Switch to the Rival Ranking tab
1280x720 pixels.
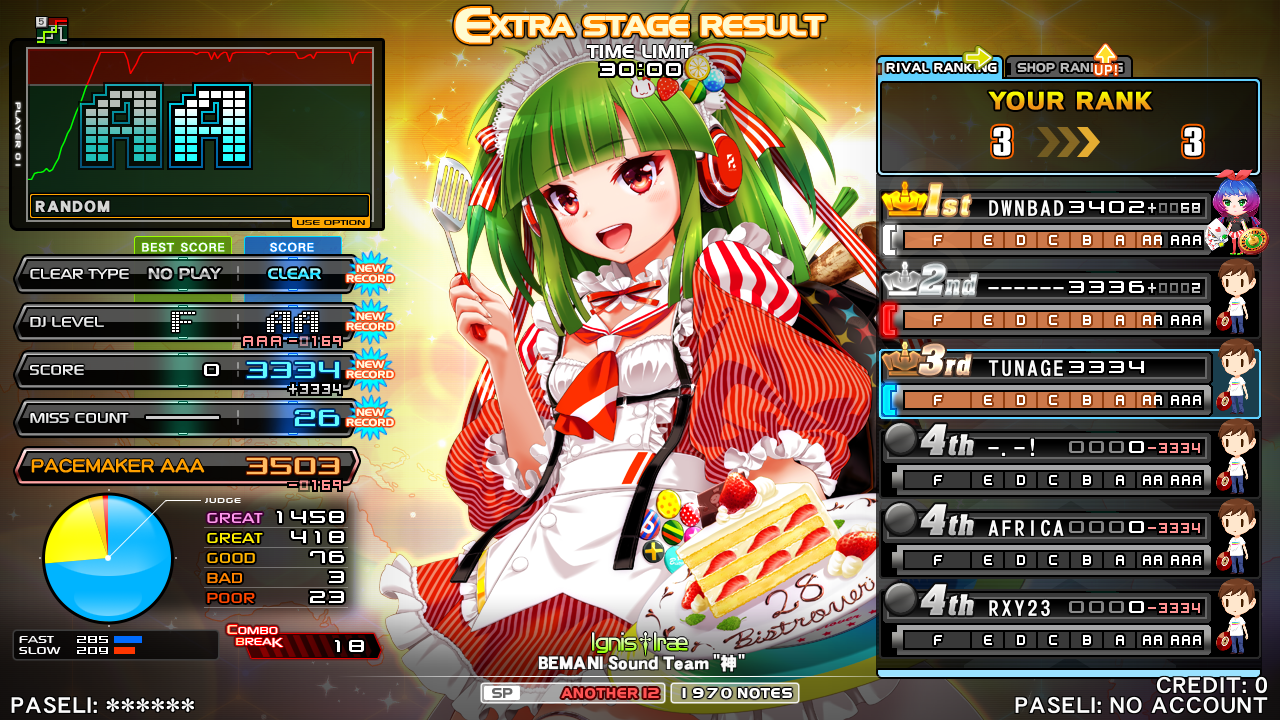pos(938,67)
